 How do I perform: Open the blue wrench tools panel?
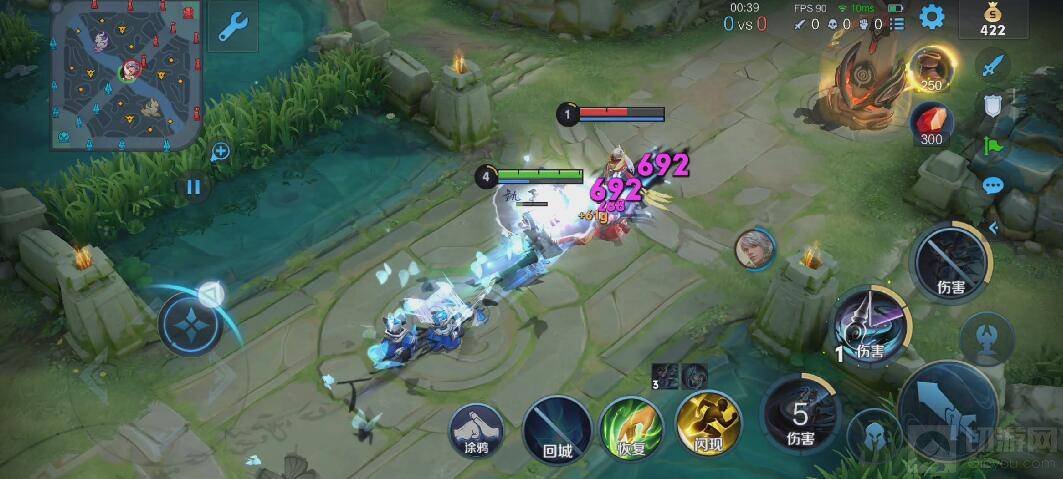click(232, 27)
